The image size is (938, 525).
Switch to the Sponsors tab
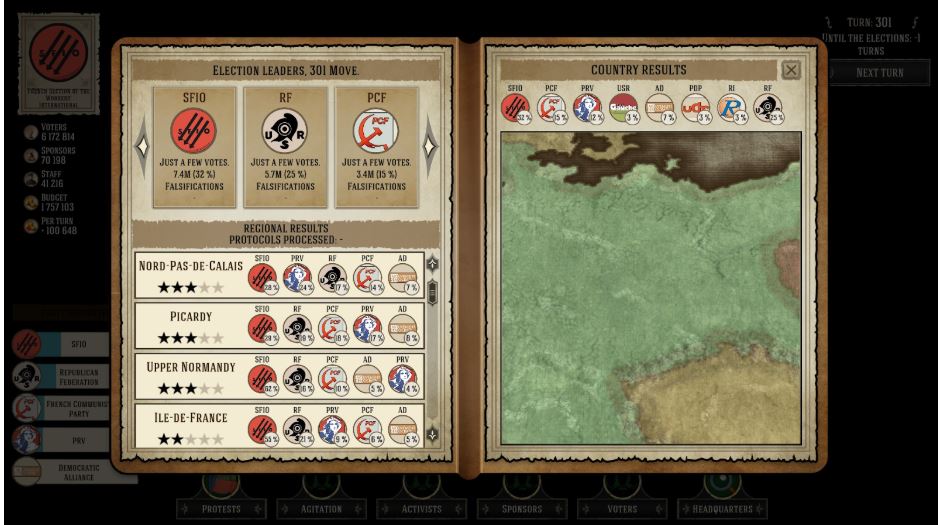[x=521, y=509]
